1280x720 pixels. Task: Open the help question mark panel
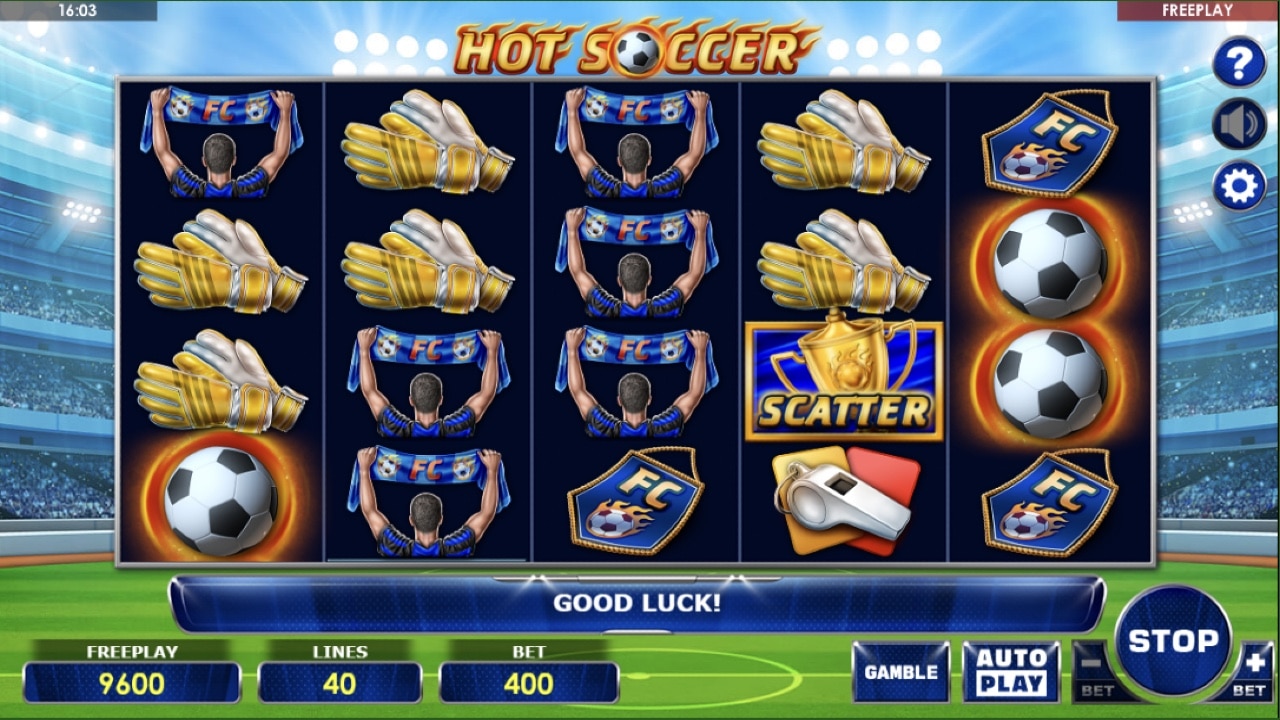click(x=1239, y=62)
